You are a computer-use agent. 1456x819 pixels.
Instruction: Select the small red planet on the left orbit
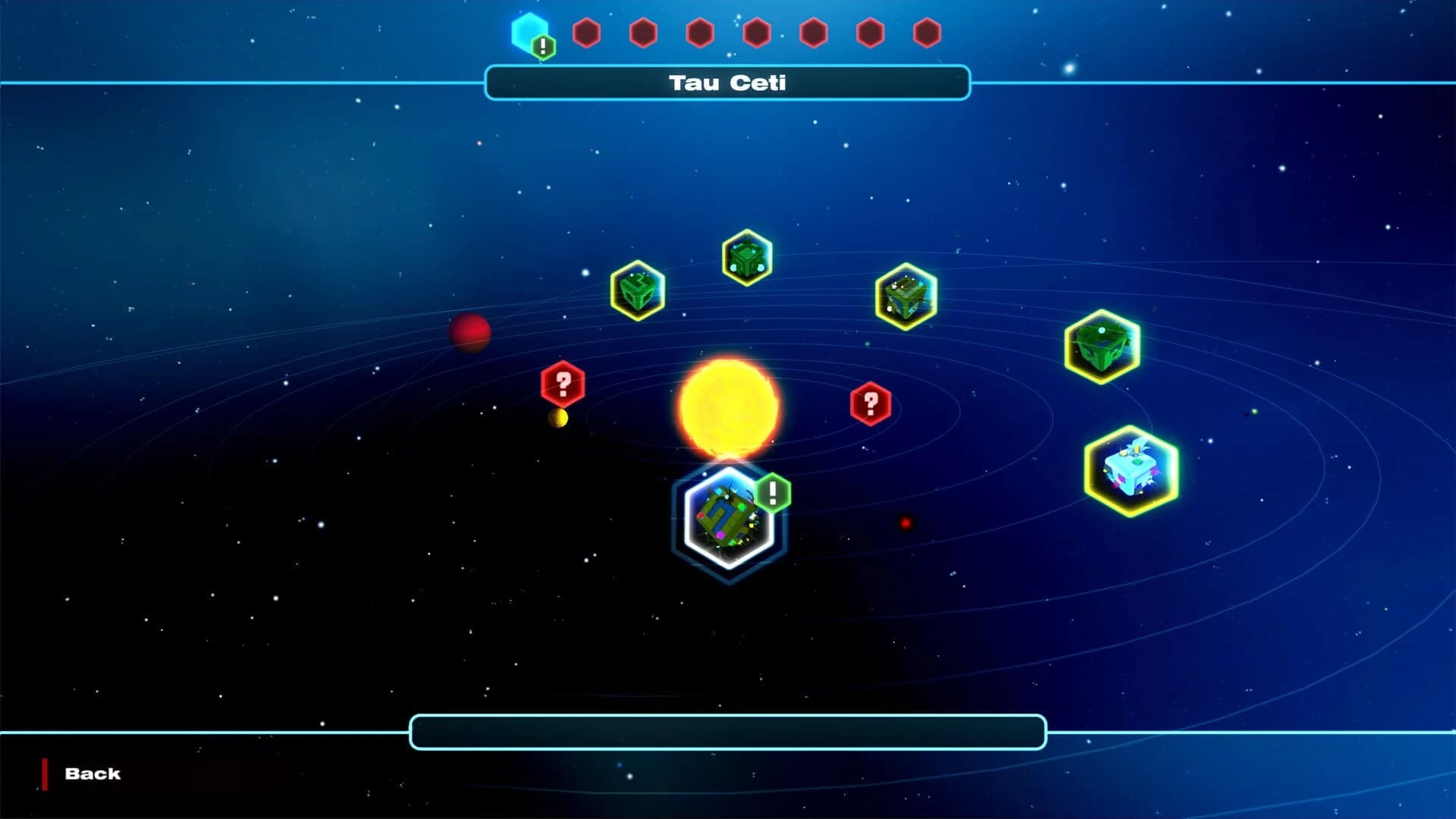pos(470,334)
